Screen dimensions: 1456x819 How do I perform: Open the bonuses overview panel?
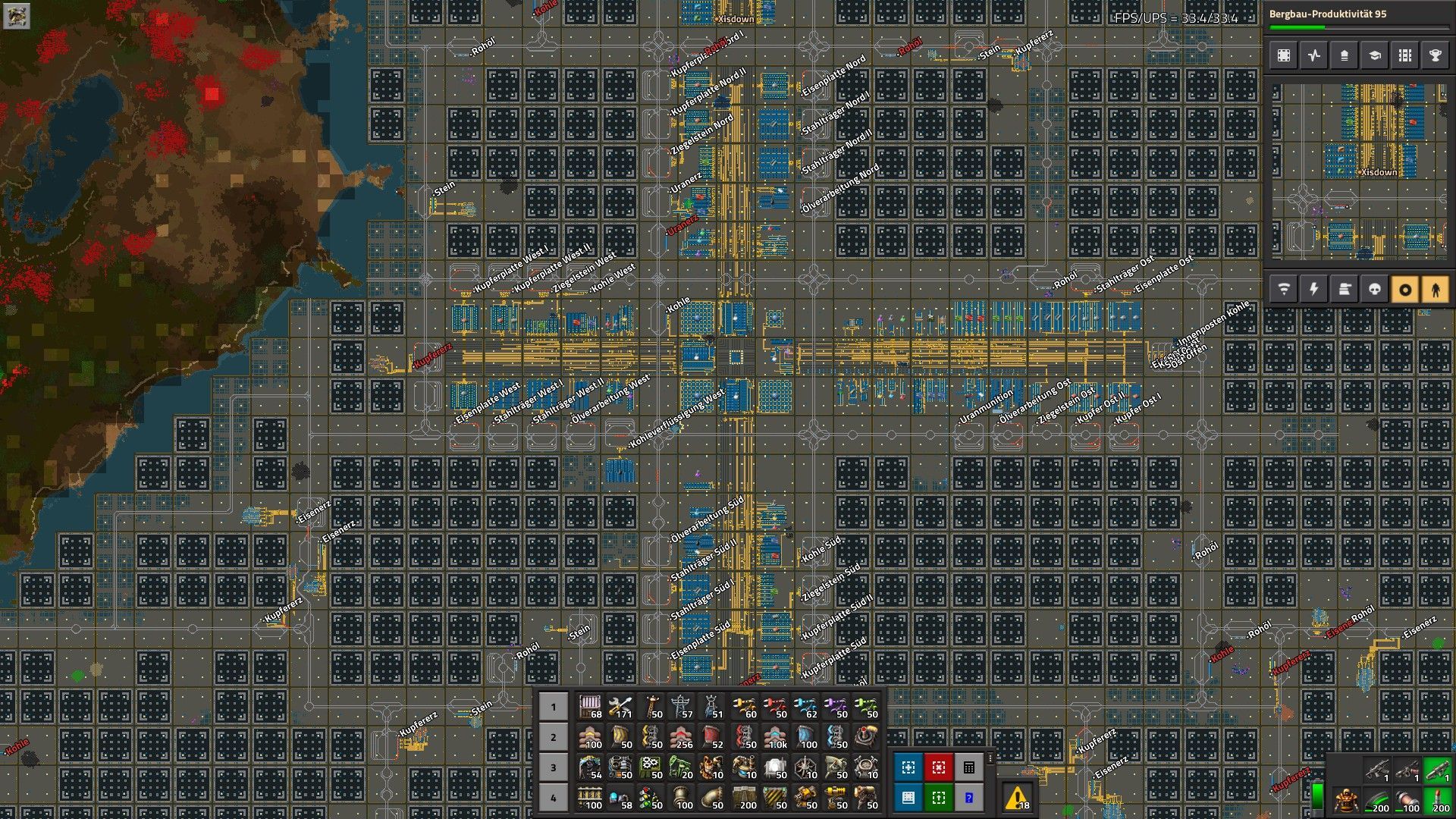pyautogui.click(x=1343, y=55)
